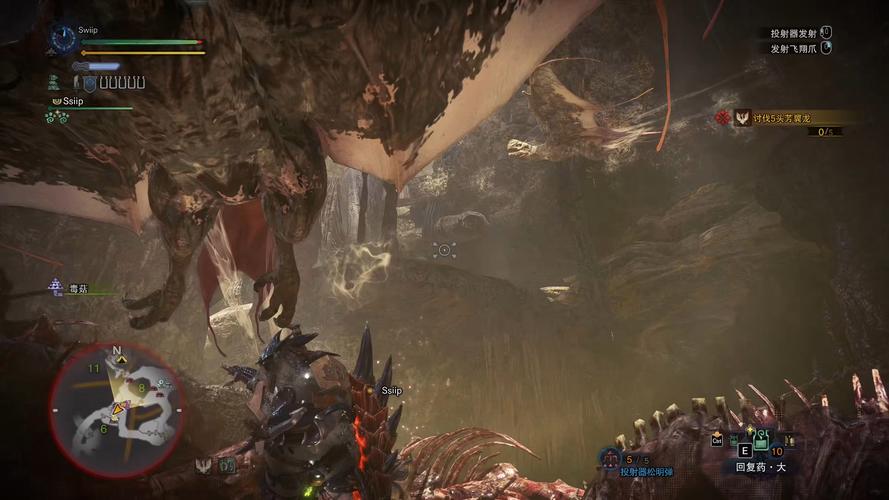The width and height of the screenshot is (889, 500).
Task: Select area 8 on the minimap
Action: (142, 388)
